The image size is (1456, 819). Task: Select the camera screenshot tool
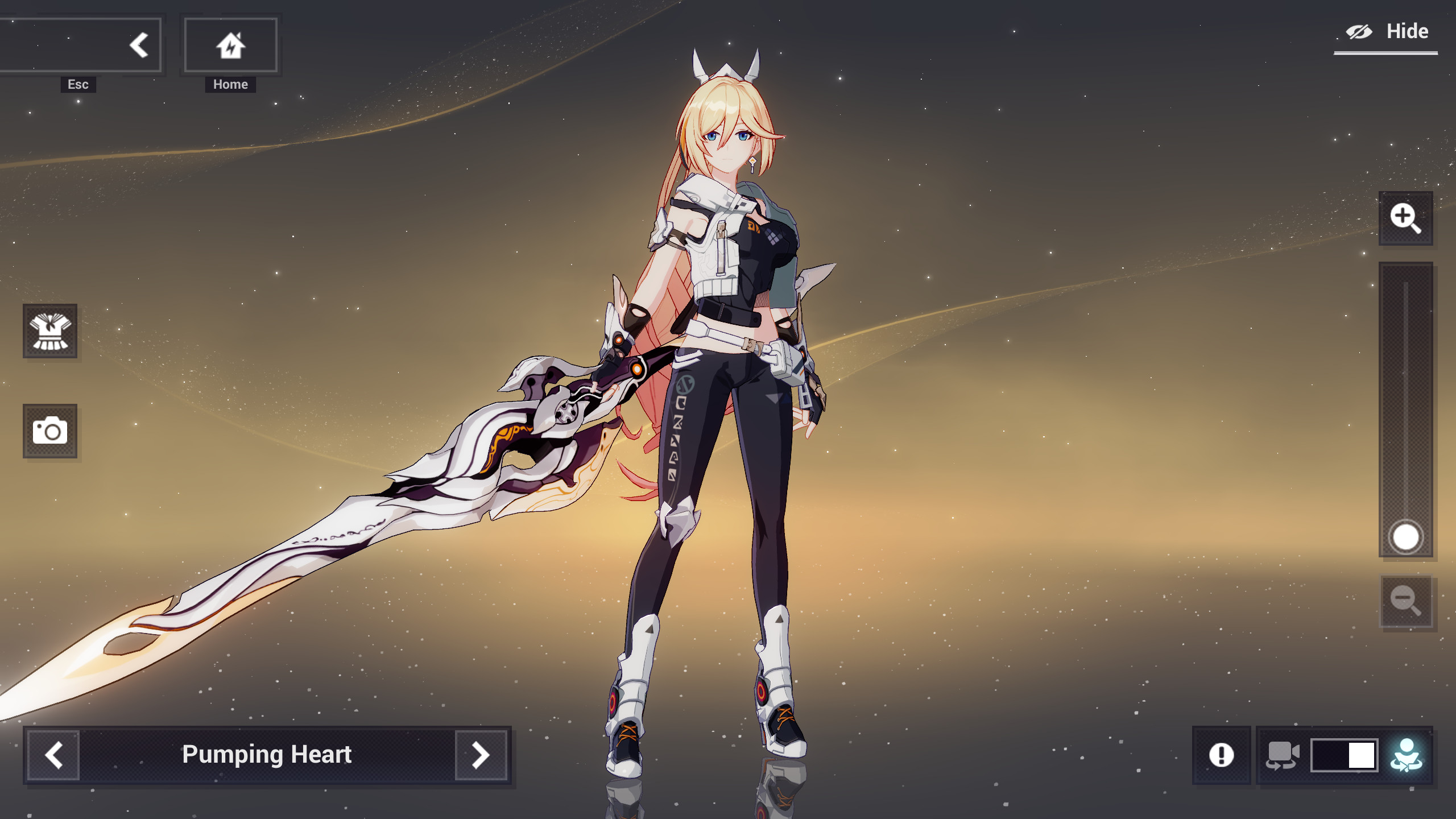[x=50, y=431]
